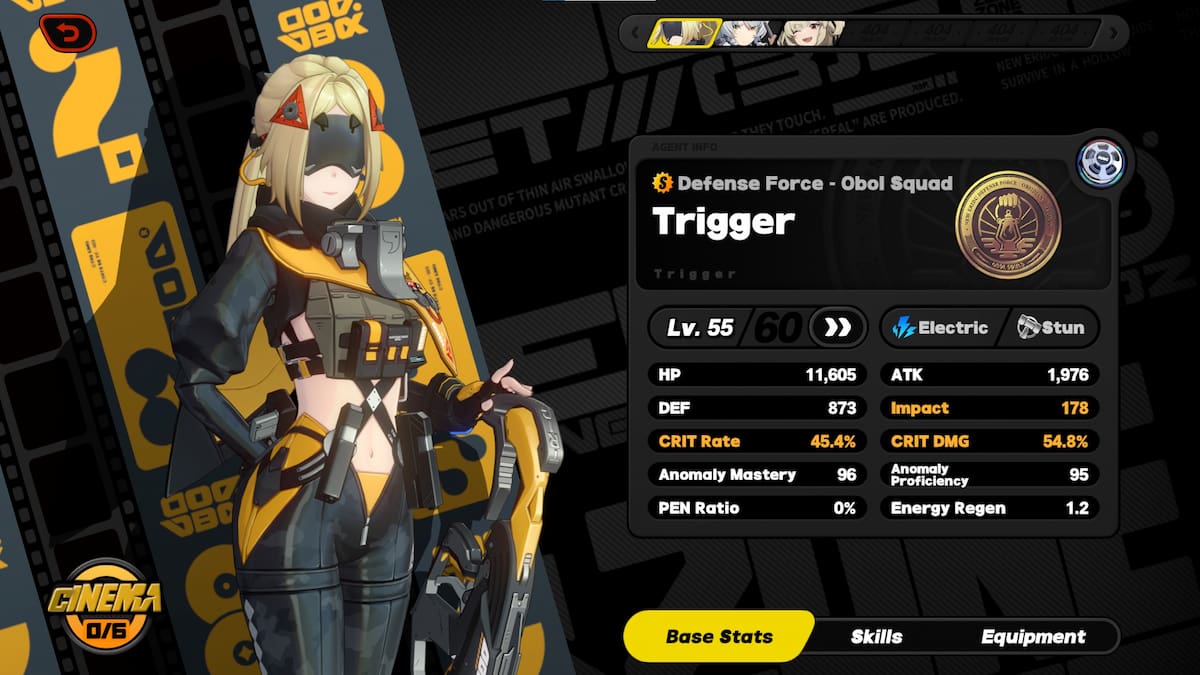Open the film reel icon on agent info
Viewport: 1200px width, 675px height.
[x=1101, y=163]
